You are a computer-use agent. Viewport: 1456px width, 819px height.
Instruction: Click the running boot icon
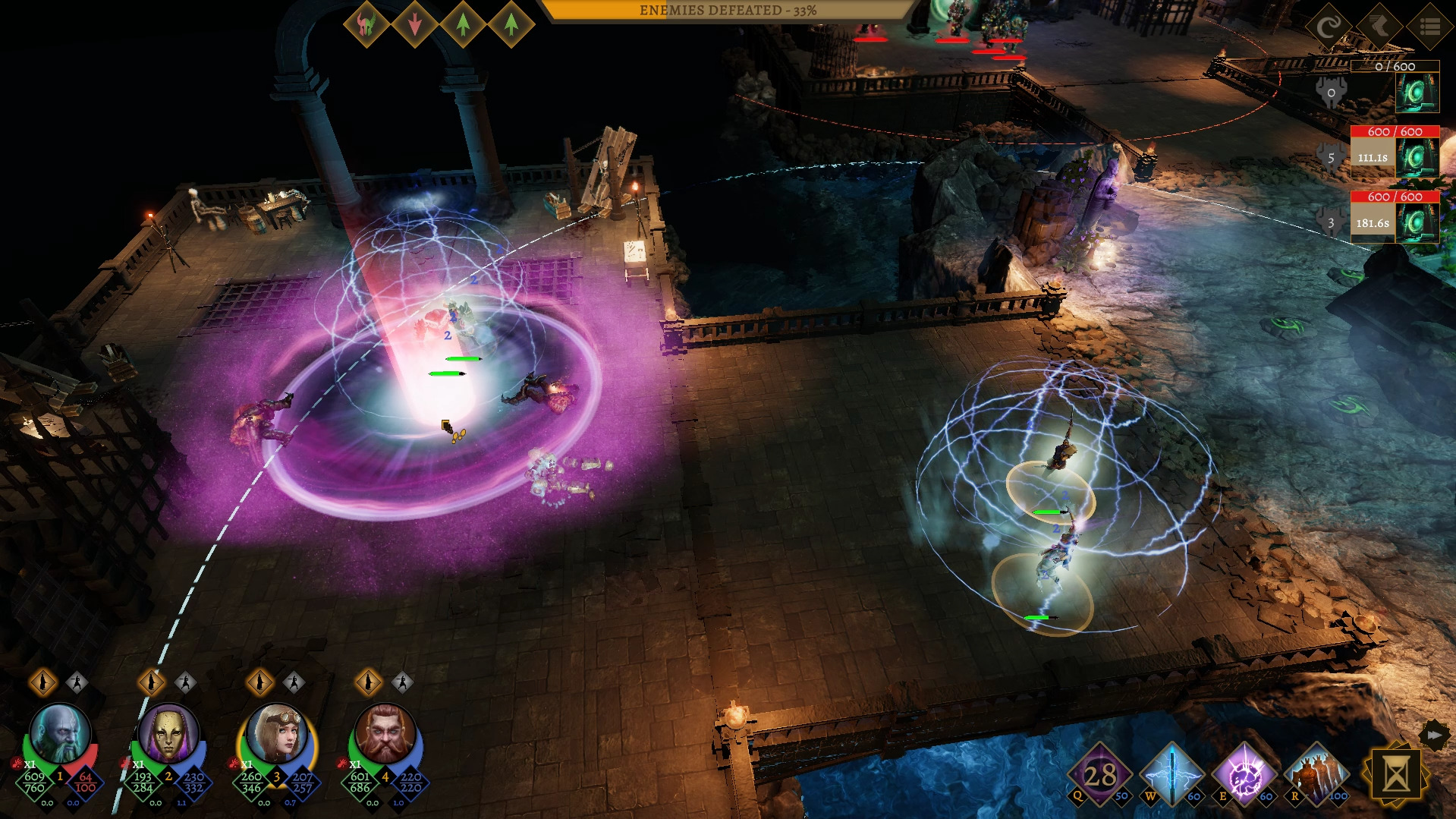point(1379,27)
